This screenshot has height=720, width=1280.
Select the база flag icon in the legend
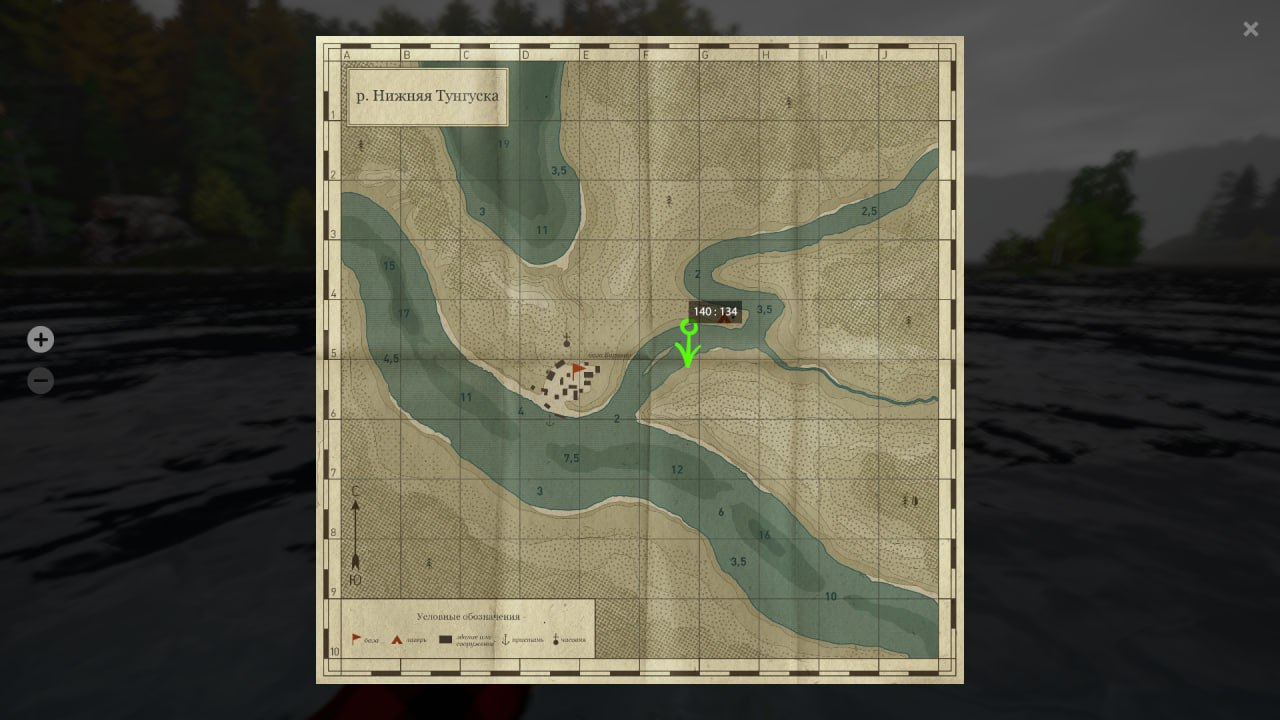[x=354, y=638]
